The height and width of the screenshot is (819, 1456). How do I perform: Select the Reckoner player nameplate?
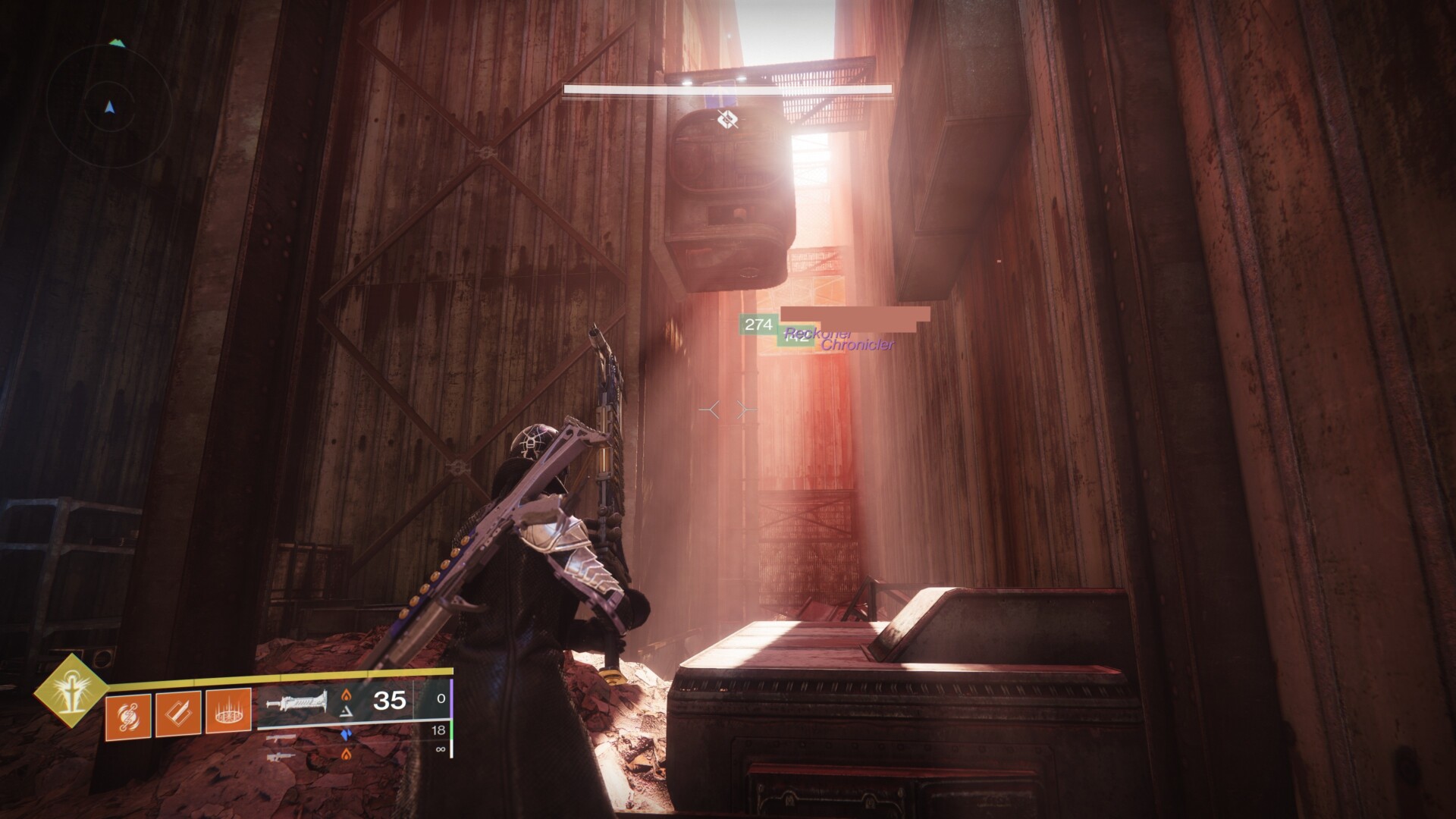pos(817,332)
